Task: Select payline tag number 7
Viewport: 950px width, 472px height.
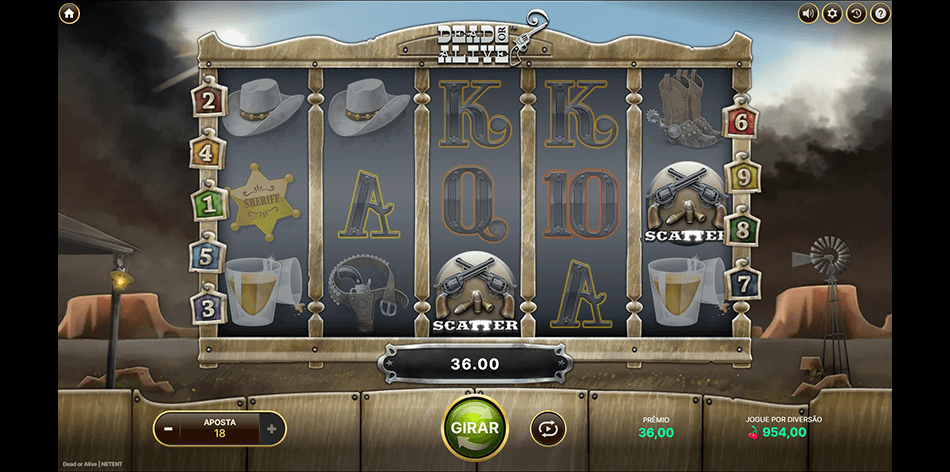Action: pyautogui.click(x=741, y=281)
